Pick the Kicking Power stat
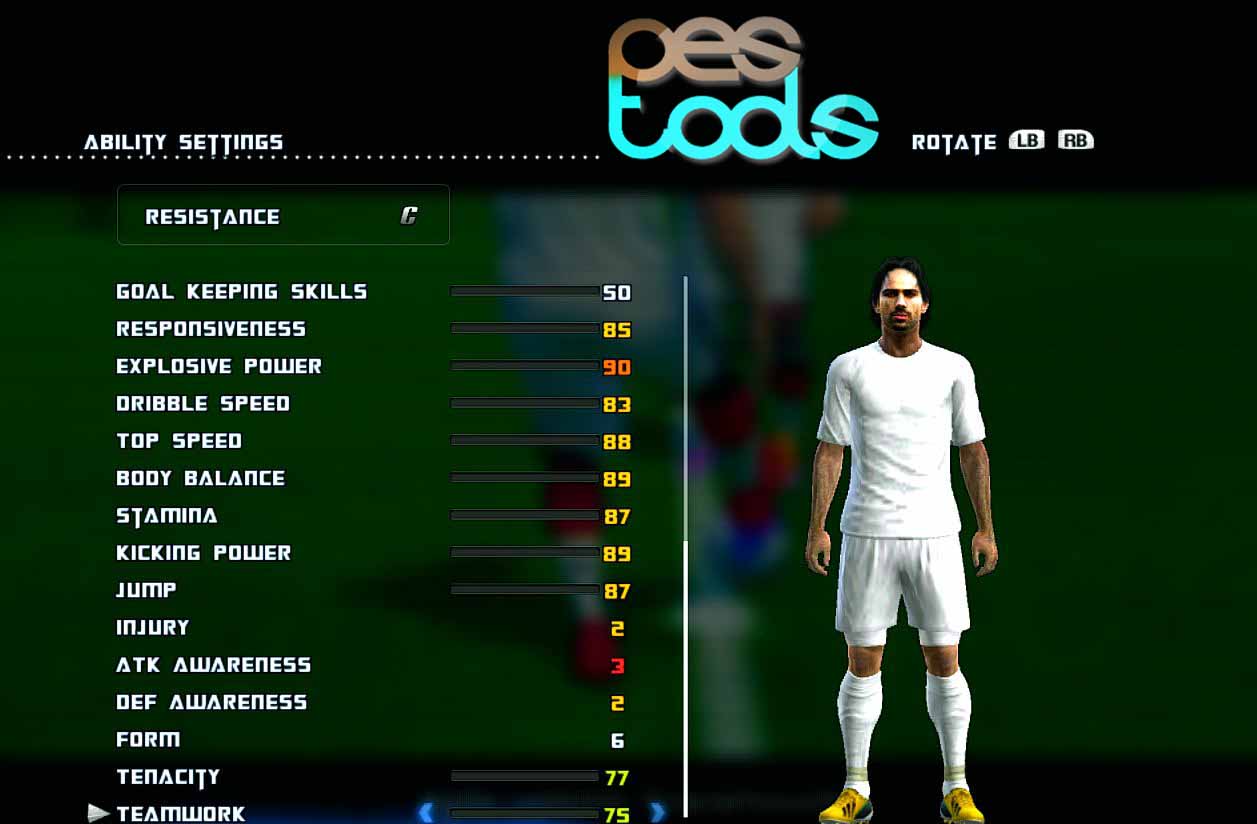 (x=203, y=553)
